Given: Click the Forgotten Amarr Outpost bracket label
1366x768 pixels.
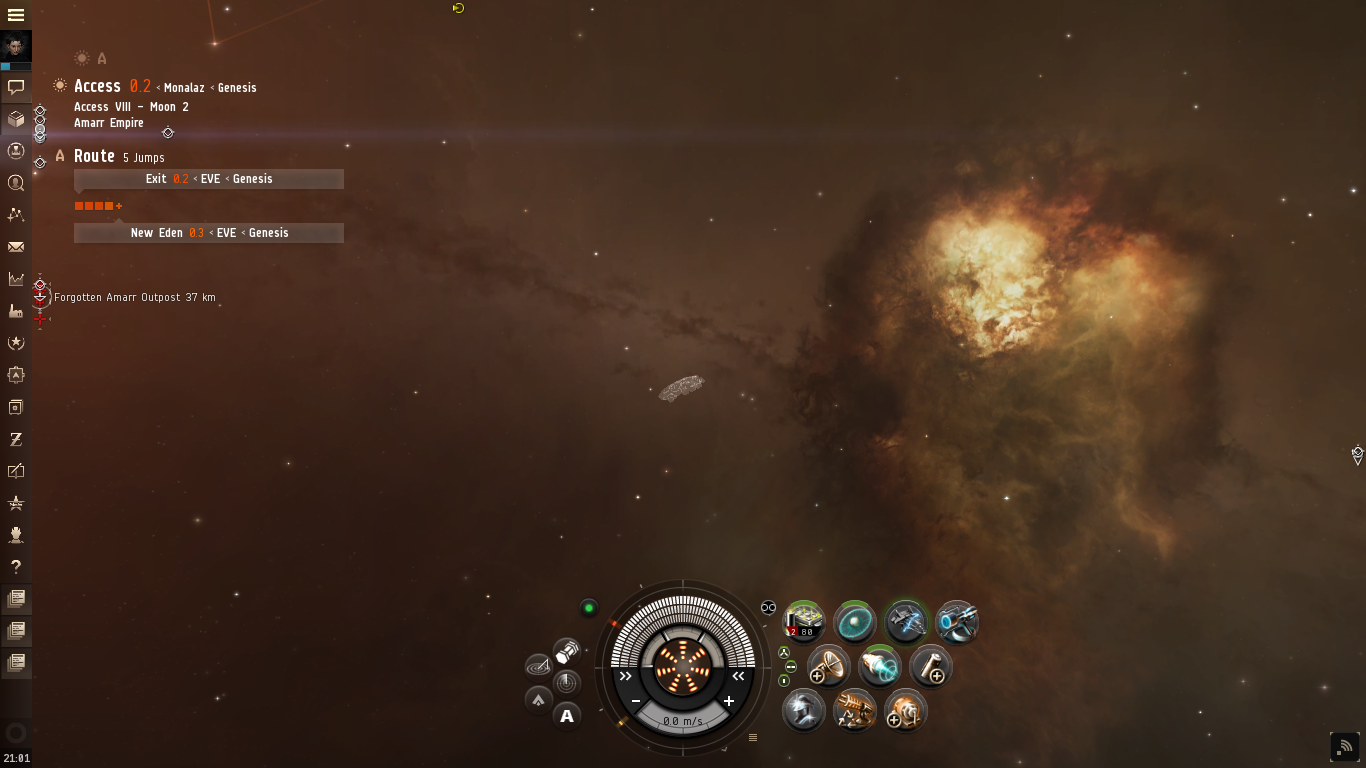Looking at the screenshot, I should coord(134,298).
